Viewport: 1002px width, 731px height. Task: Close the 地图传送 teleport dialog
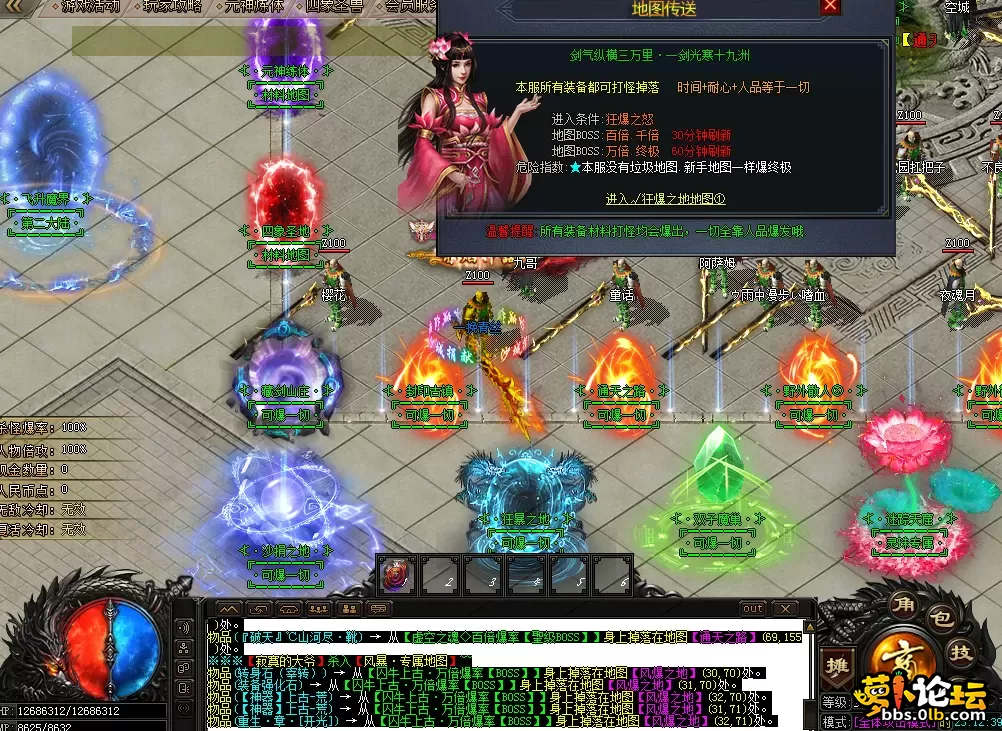pyautogui.click(x=830, y=7)
